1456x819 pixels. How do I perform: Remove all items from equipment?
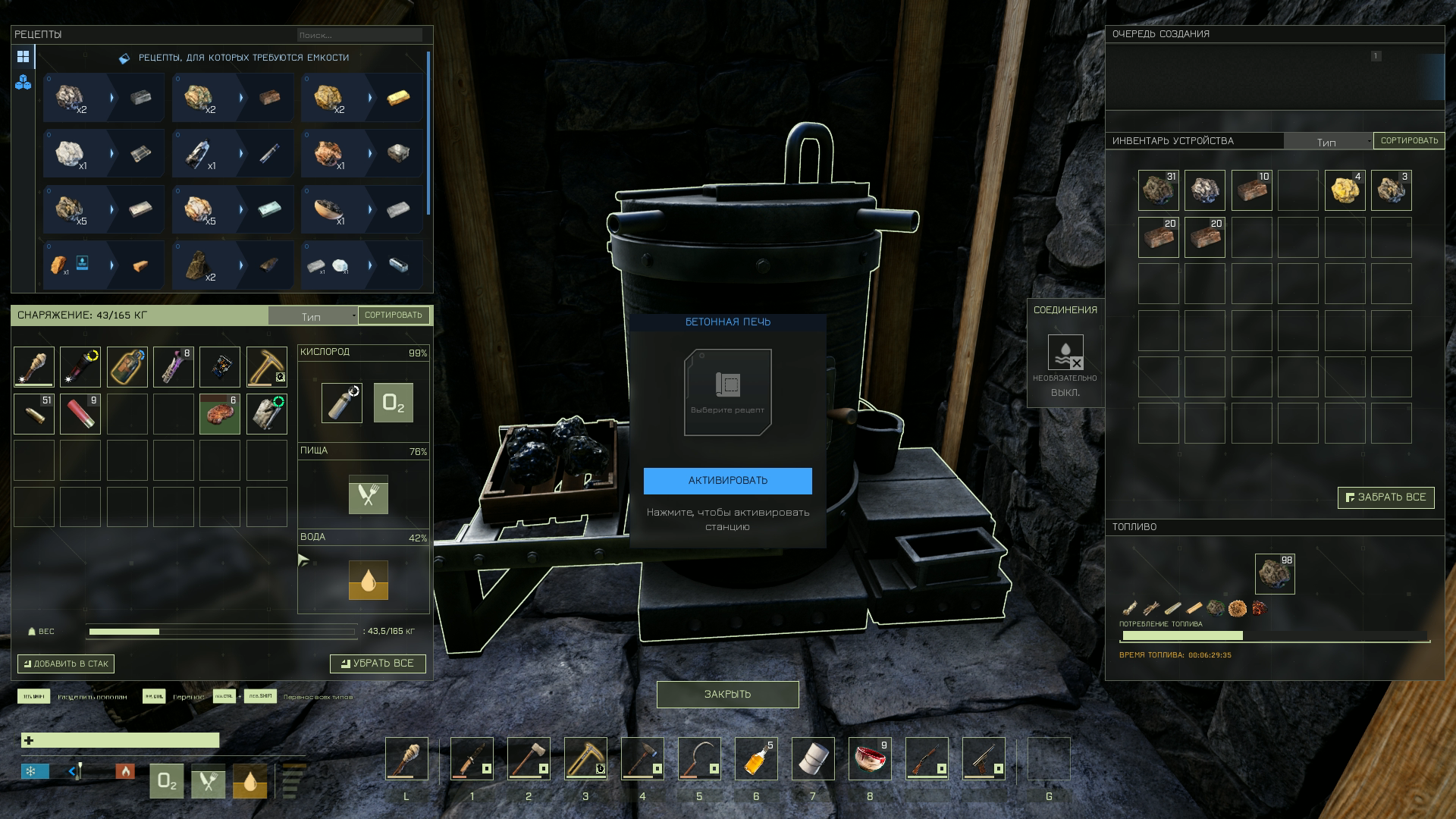tap(378, 664)
